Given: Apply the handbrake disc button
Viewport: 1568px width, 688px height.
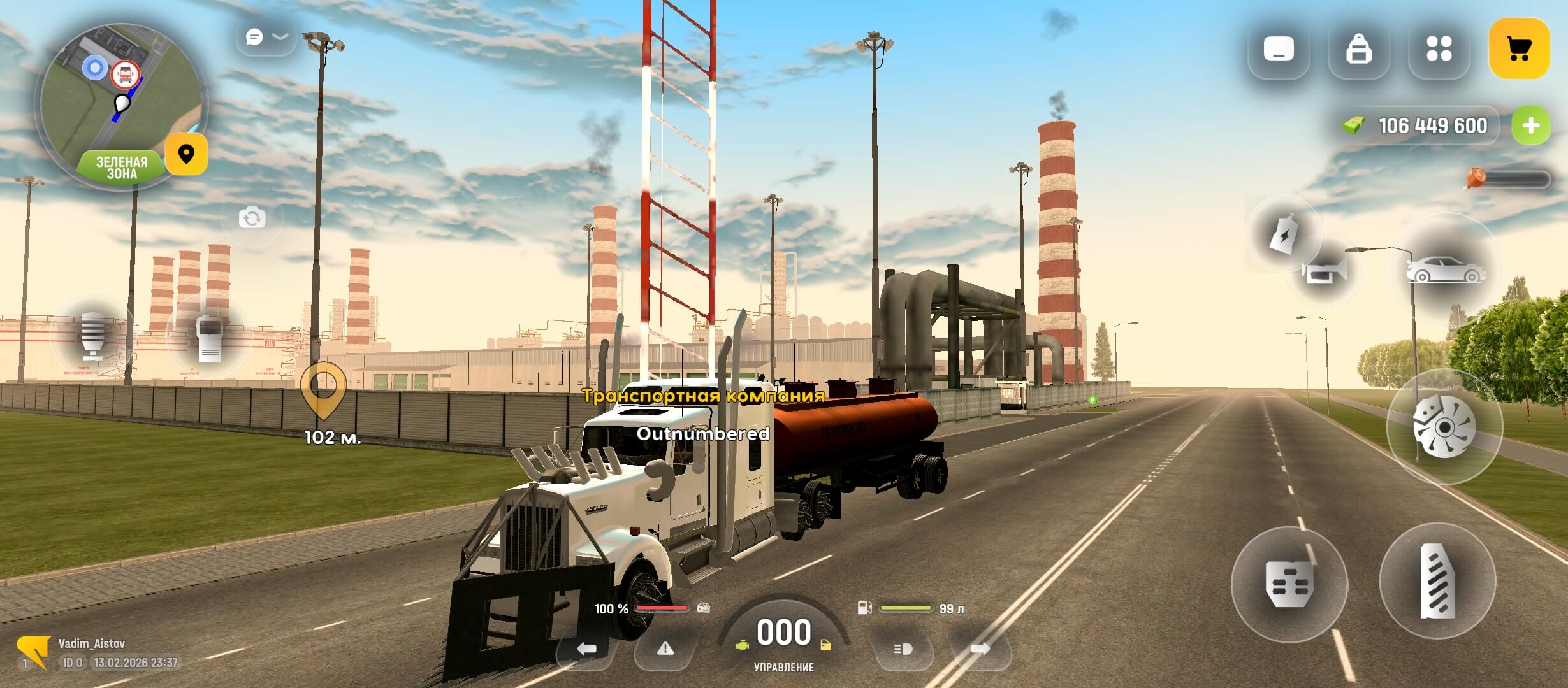Looking at the screenshot, I should tap(1444, 427).
